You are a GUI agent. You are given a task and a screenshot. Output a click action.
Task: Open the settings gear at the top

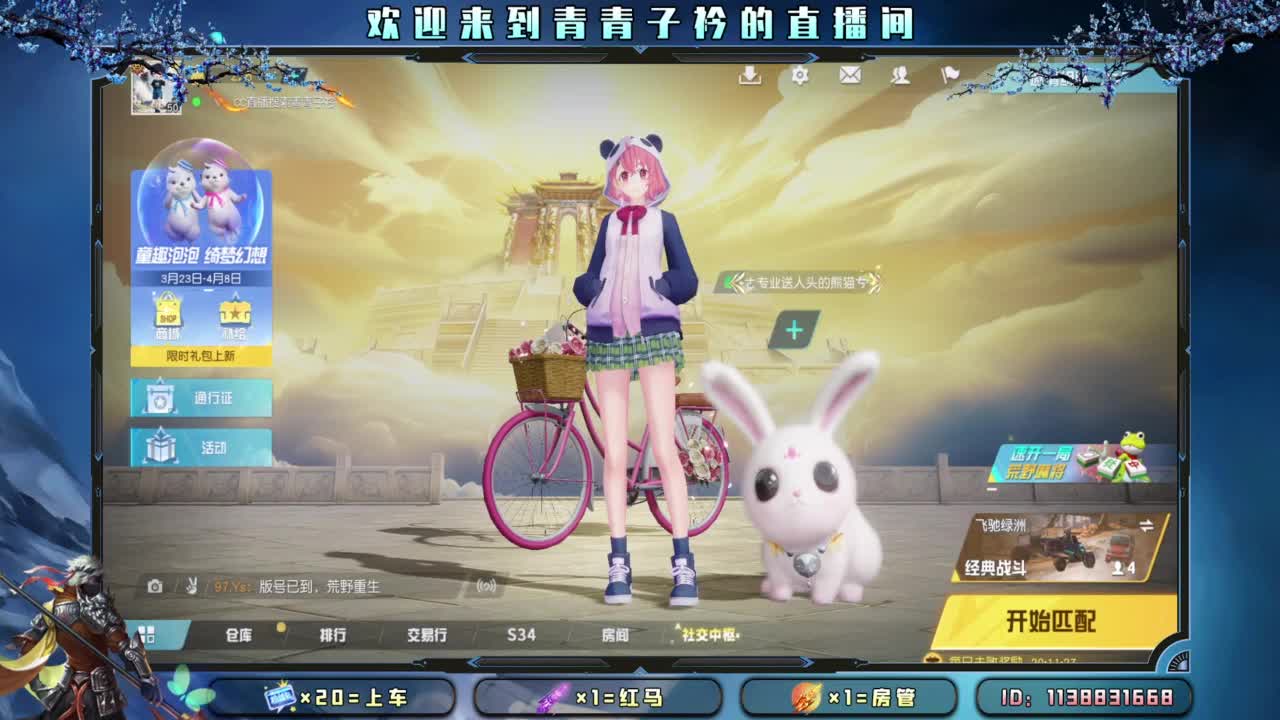798,76
